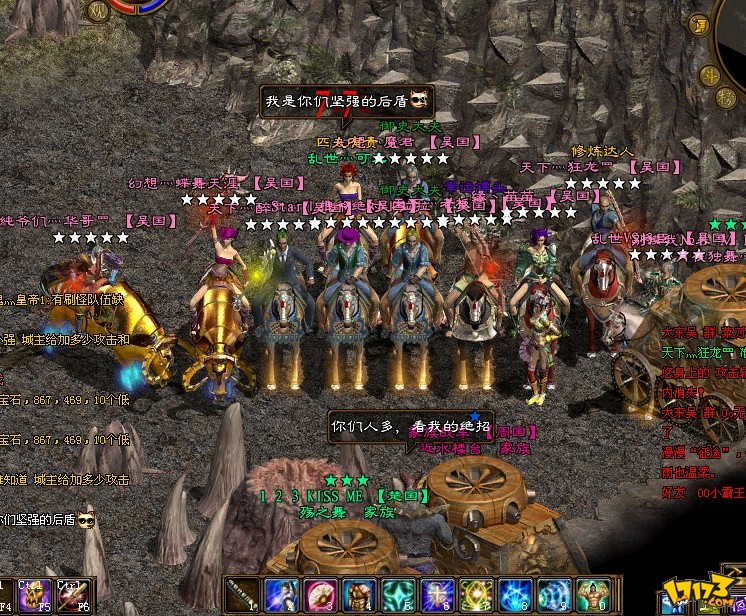Select the weapon item in hotbar slot 1

(x=243, y=593)
